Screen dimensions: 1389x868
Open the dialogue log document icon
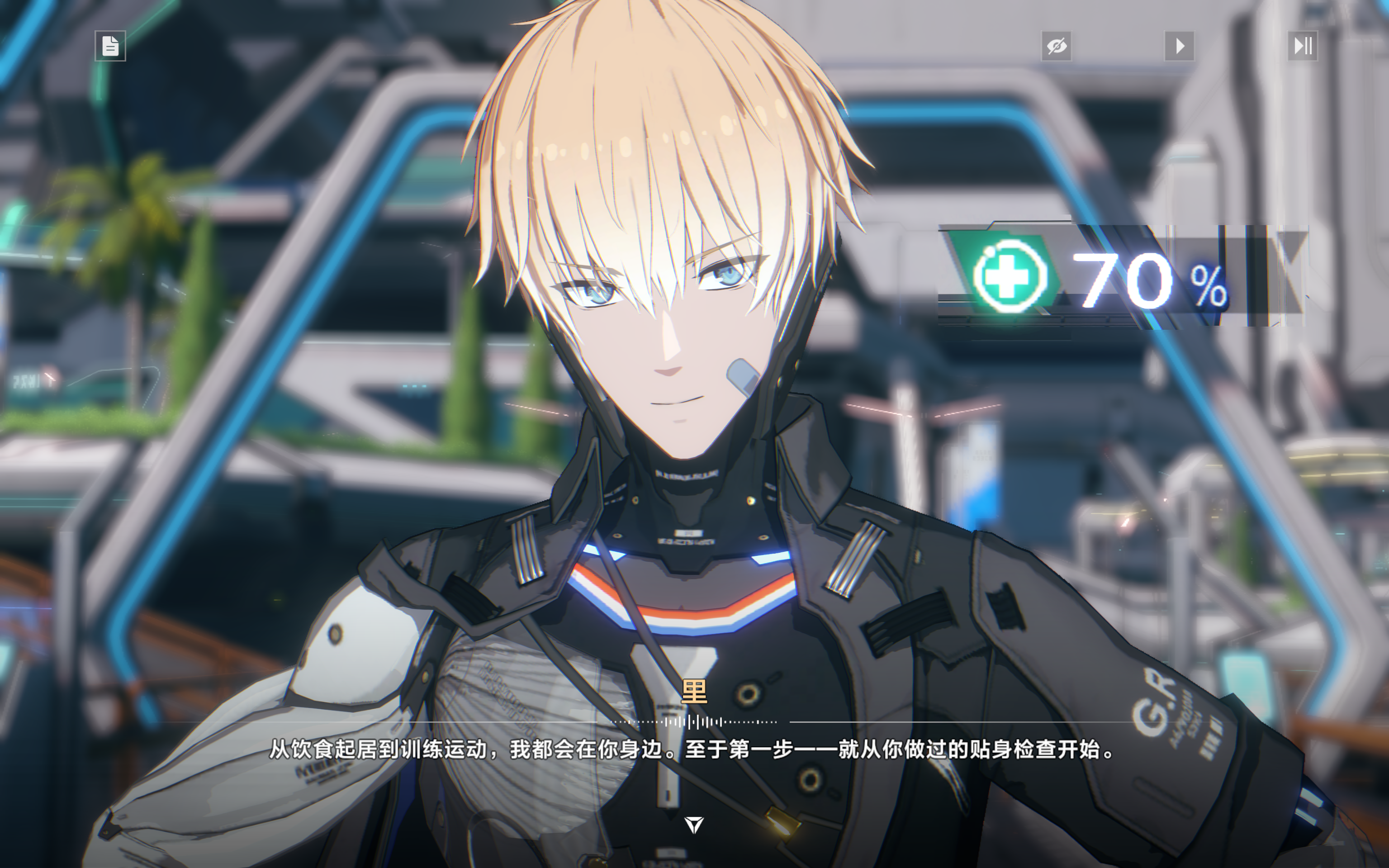pos(110,46)
